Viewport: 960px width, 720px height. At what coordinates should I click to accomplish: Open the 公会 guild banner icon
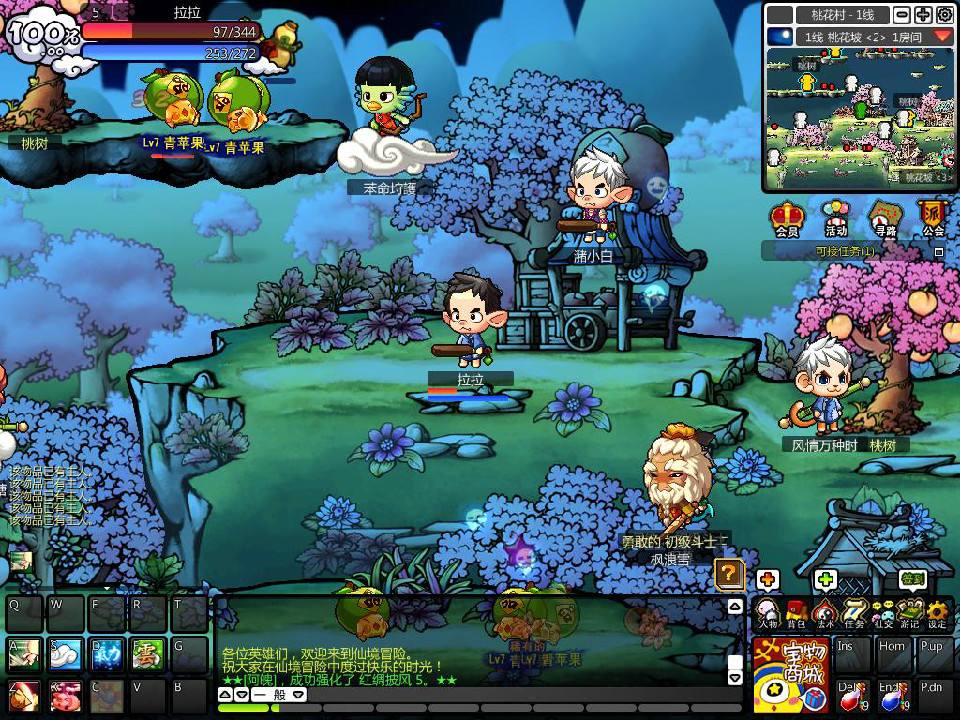(933, 217)
